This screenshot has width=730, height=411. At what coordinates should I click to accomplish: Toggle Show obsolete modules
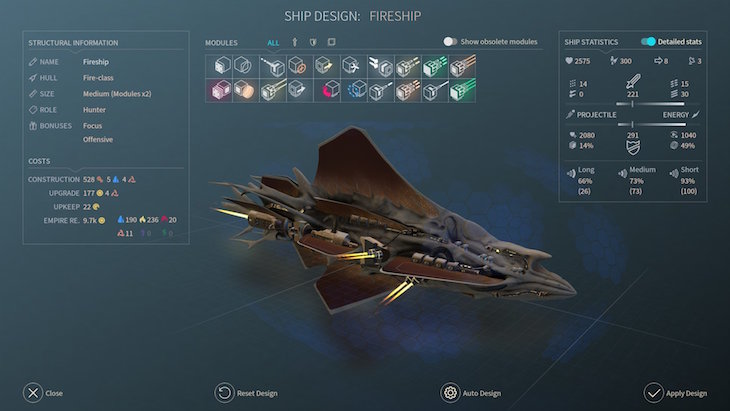[x=451, y=42]
